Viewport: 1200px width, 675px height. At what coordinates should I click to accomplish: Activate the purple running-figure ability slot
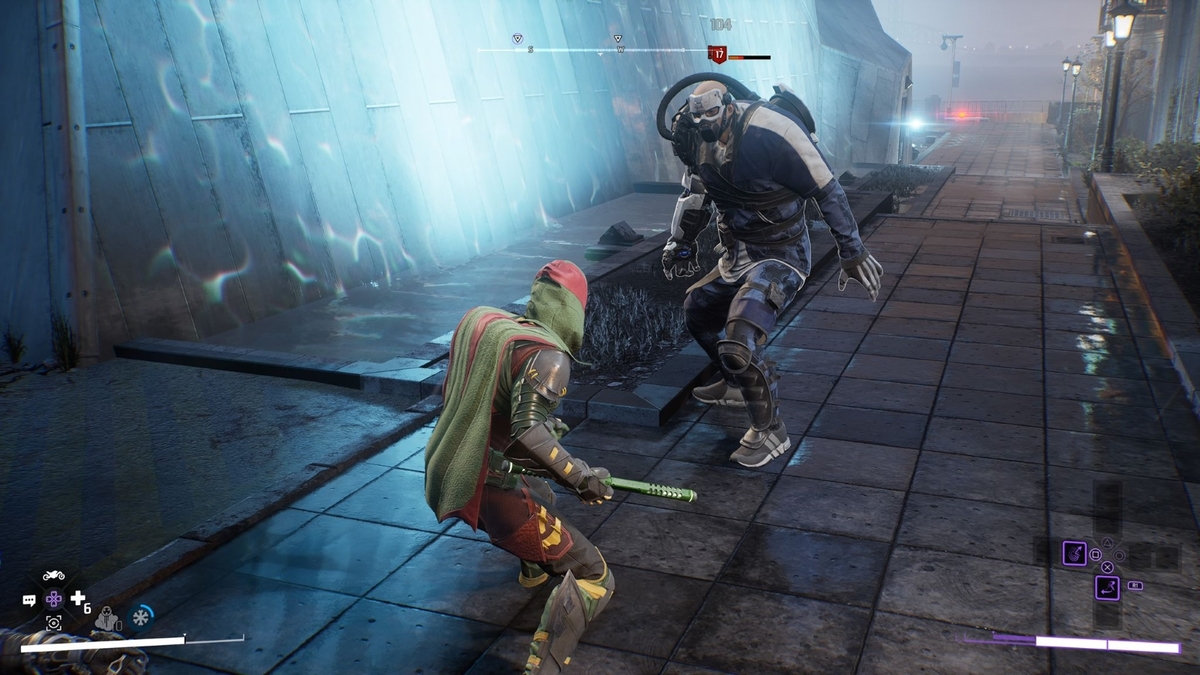(x=1107, y=587)
